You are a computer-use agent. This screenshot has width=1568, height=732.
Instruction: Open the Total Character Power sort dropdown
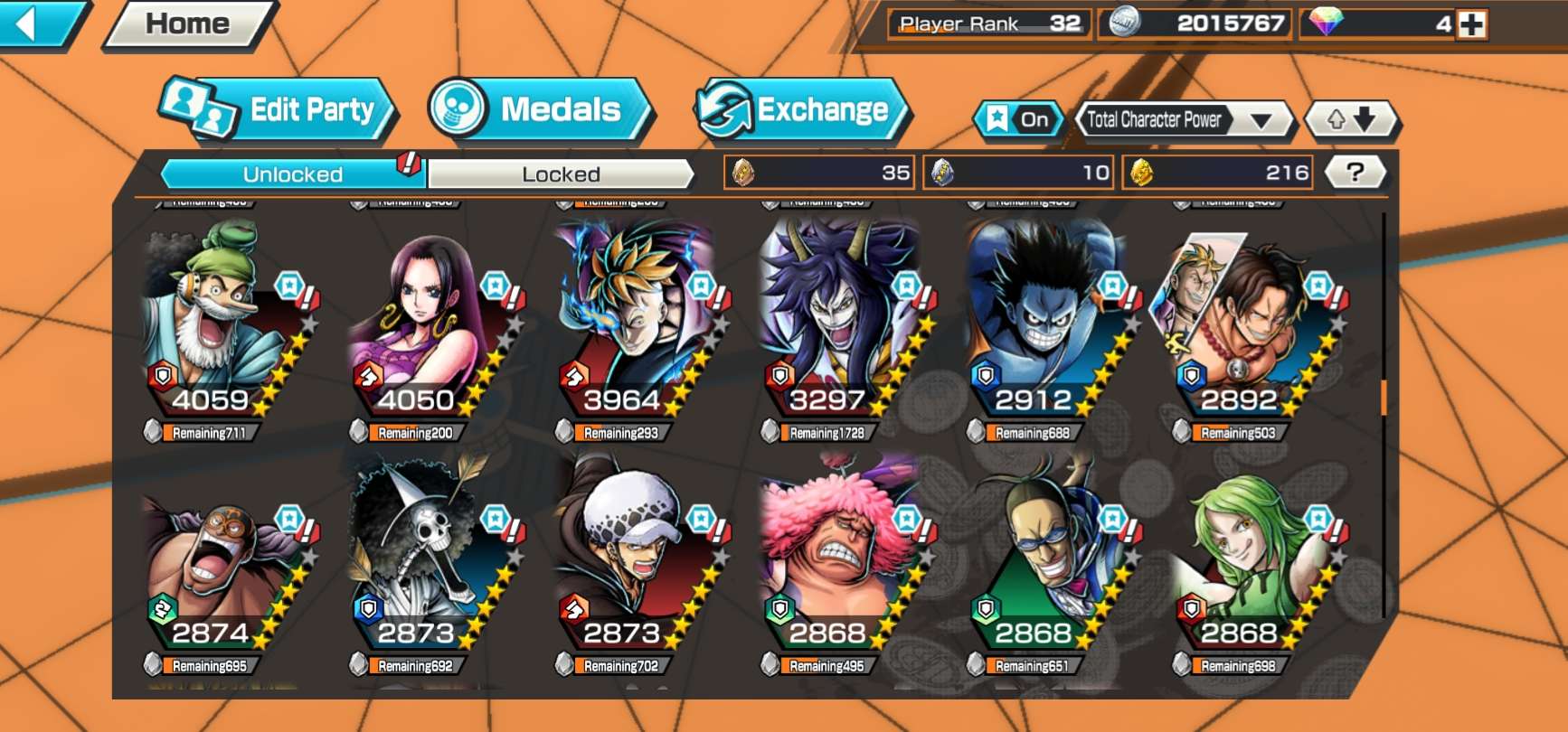point(1183,119)
